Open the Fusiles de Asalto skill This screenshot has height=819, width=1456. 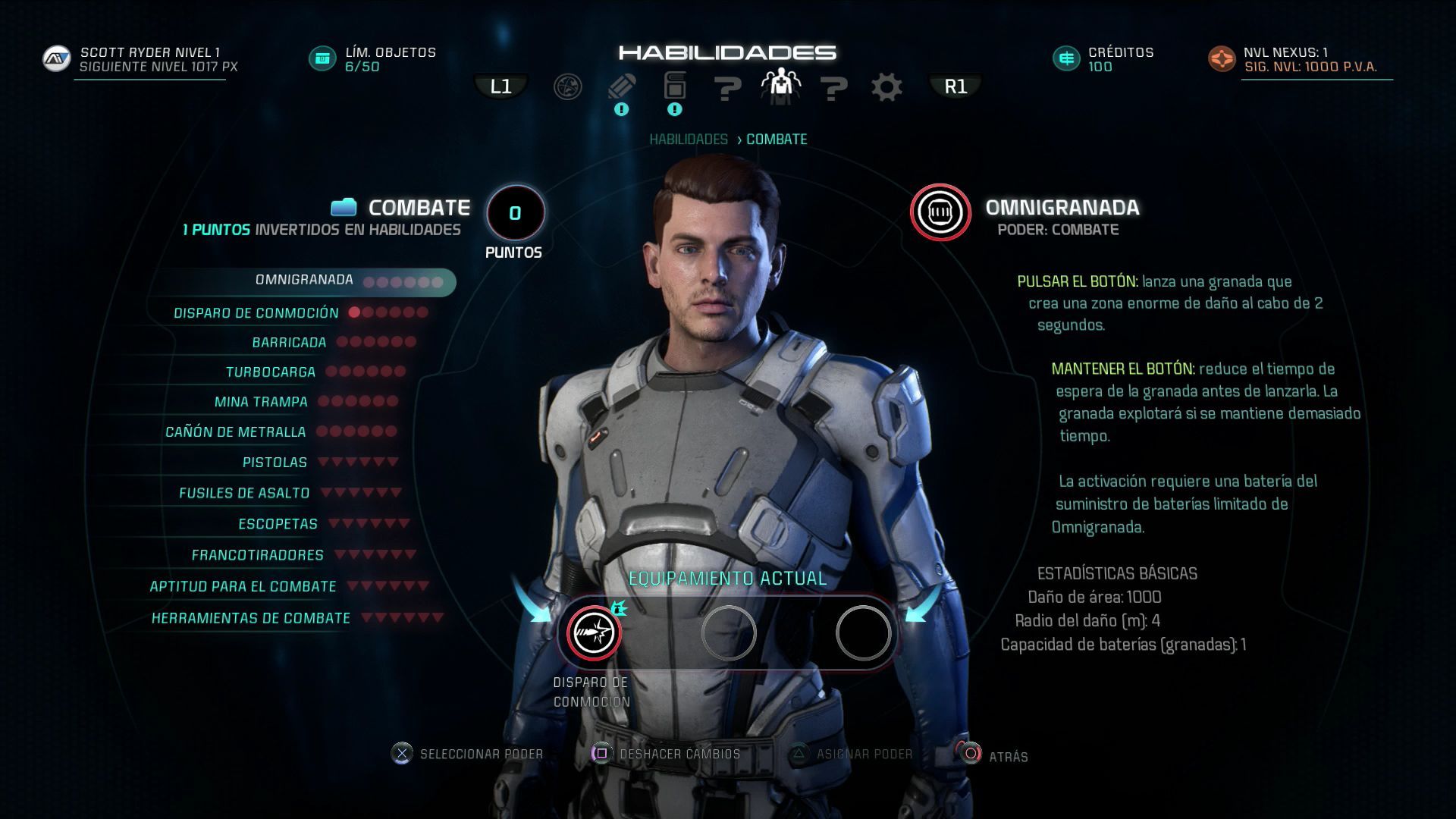[244, 494]
